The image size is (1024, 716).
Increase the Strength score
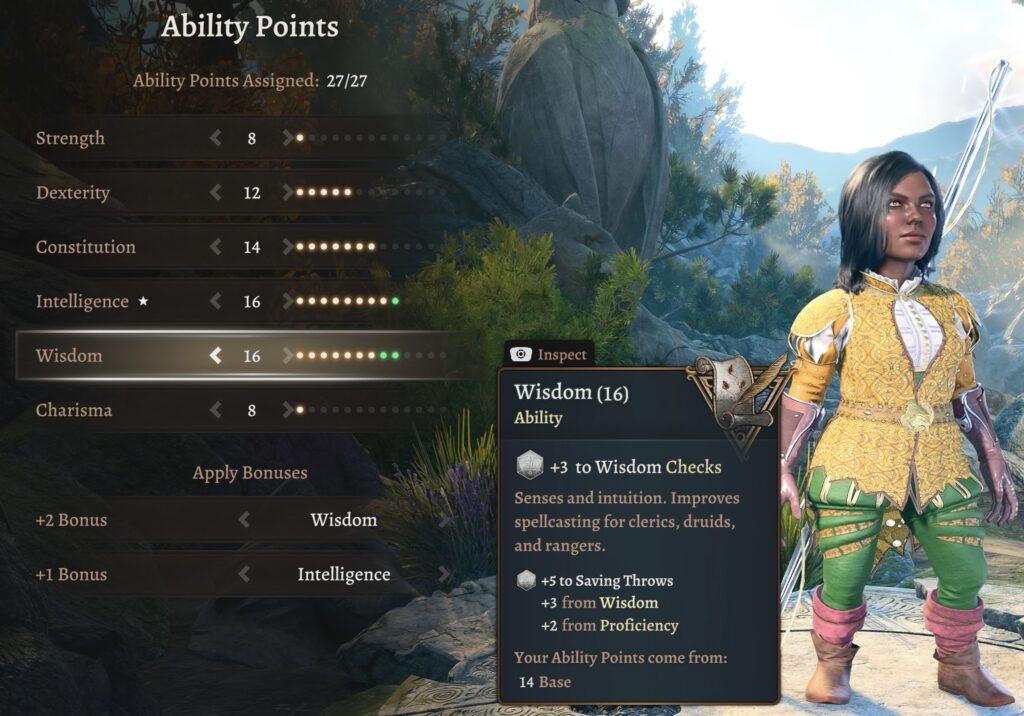click(288, 138)
